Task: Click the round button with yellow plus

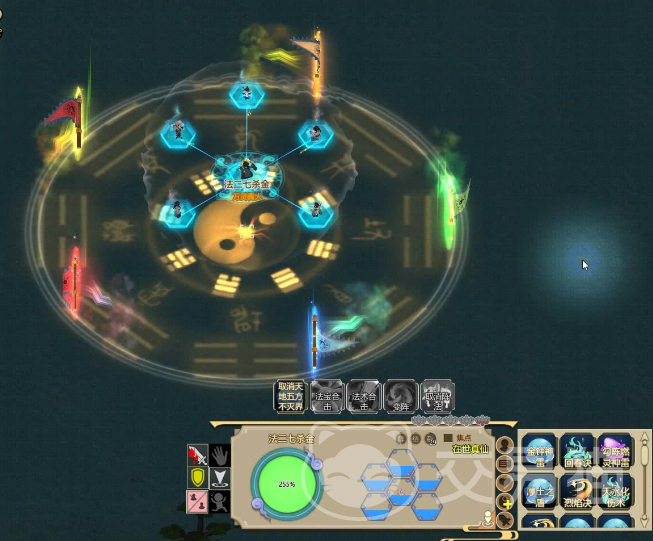Action: 506,502
